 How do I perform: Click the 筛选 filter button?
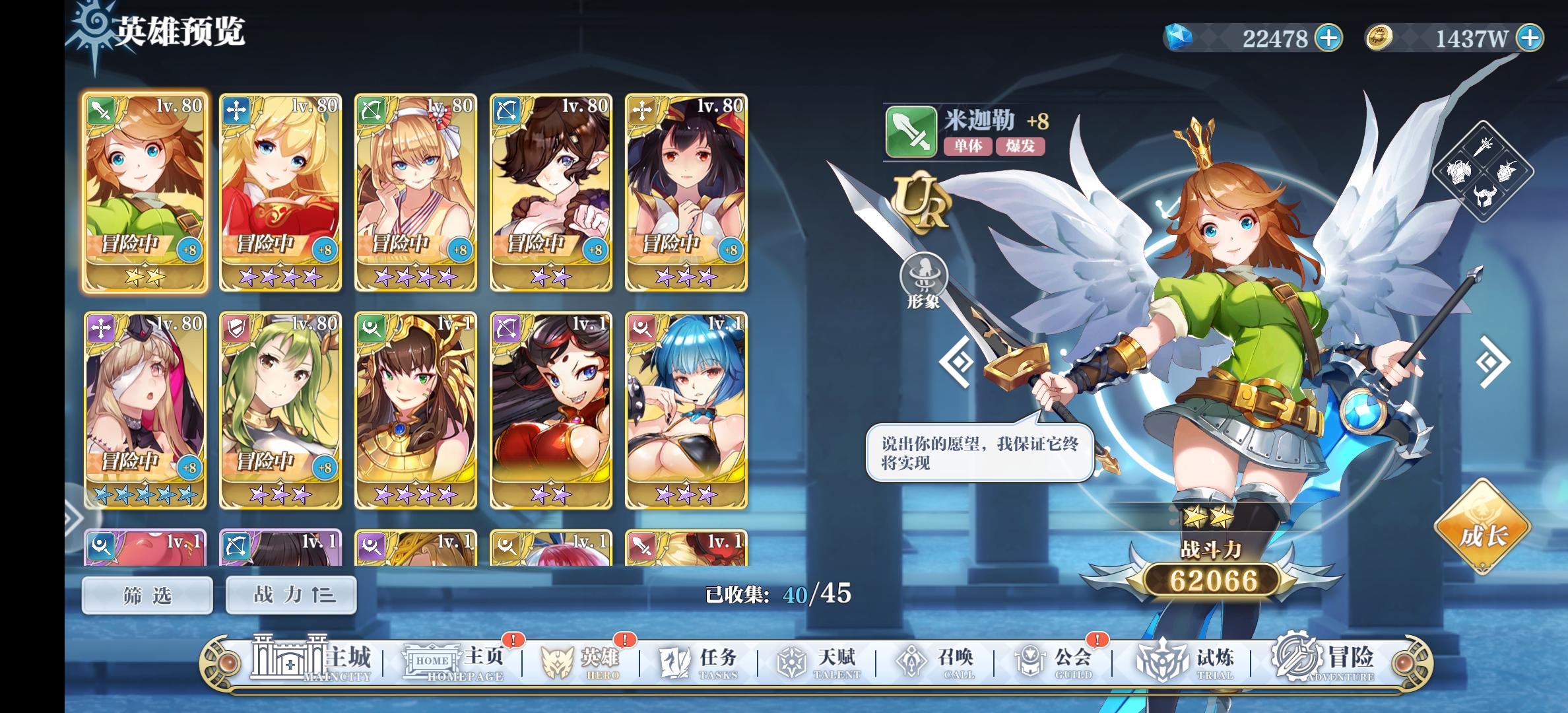[147, 595]
